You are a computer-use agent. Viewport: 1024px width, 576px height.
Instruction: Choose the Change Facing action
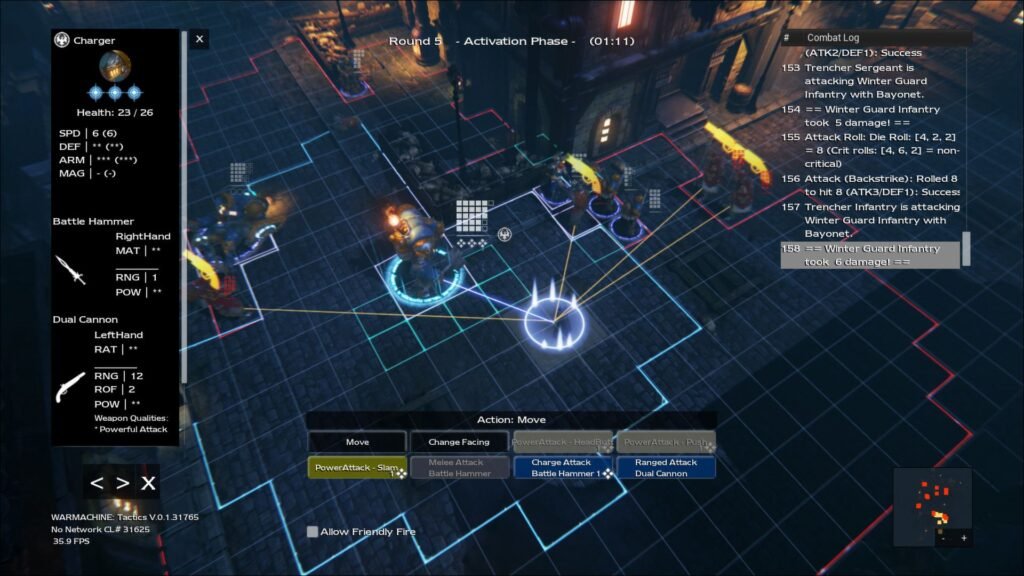[x=459, y=442]
